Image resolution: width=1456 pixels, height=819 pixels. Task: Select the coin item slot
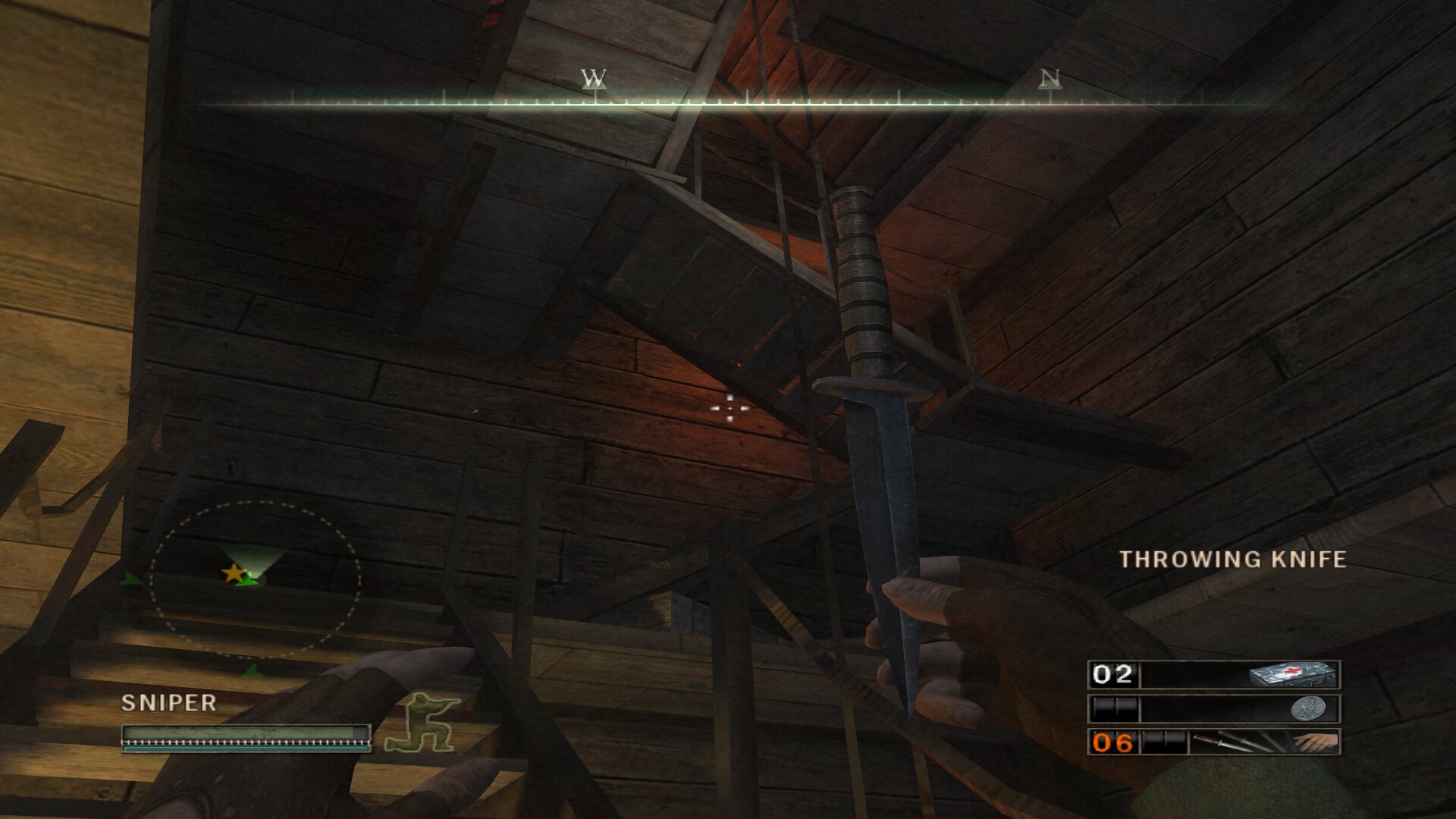coord(1213,709)
